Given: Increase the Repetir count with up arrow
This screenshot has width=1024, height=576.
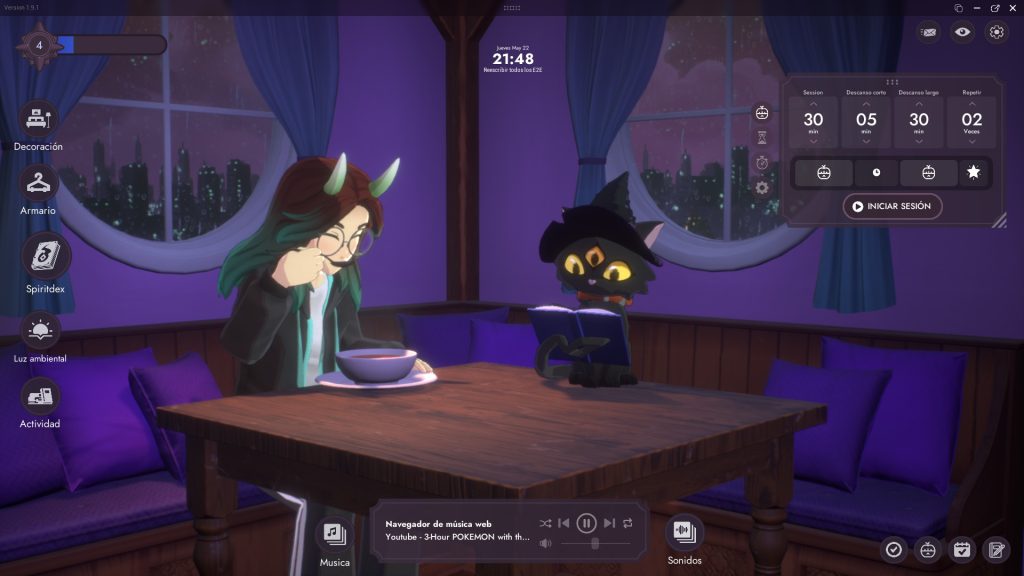Looking at the screenshot, I should pyautogui.click(x=971, y=103).
